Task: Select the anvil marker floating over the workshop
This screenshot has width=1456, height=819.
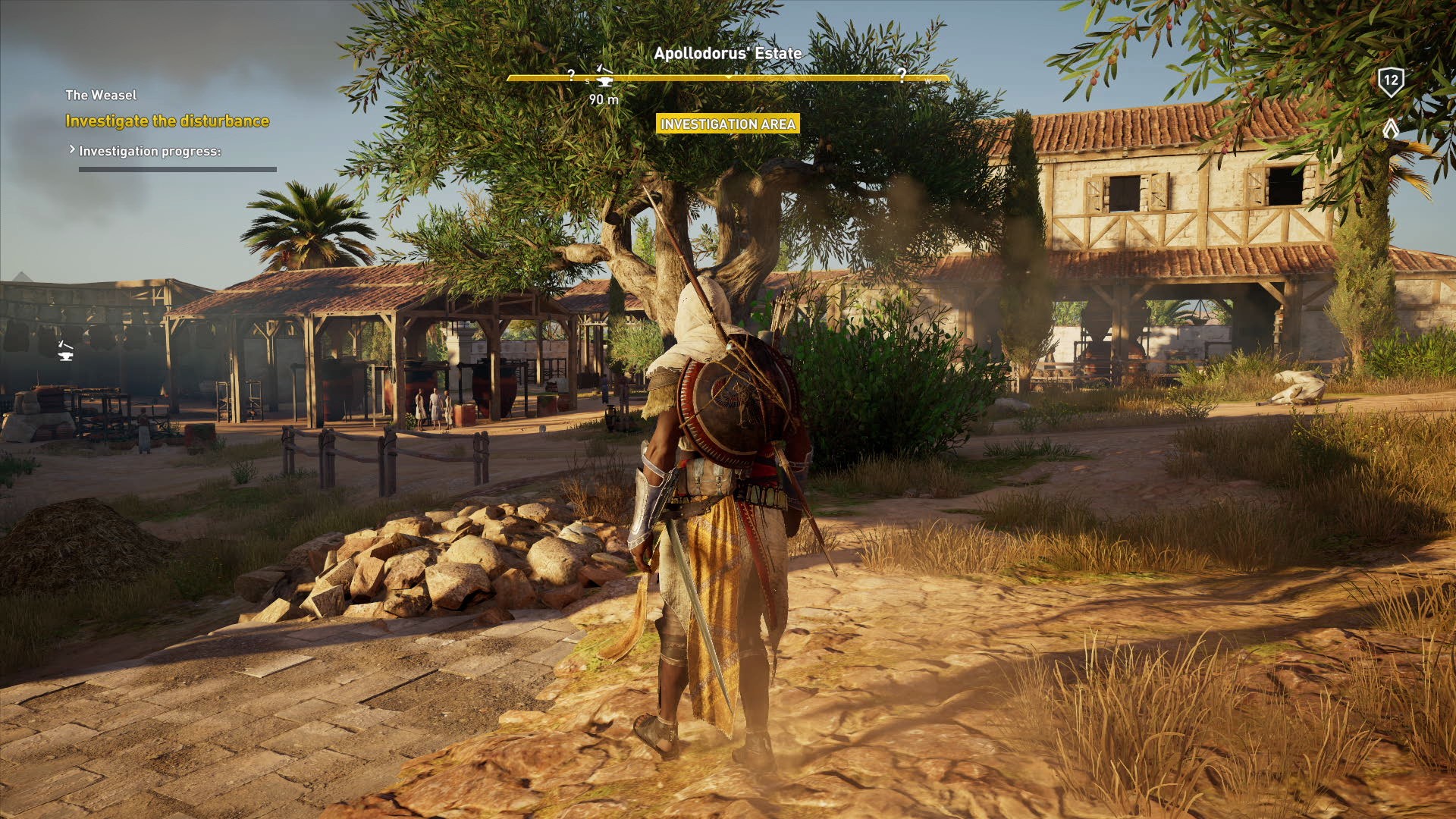Action: (66, 350)
